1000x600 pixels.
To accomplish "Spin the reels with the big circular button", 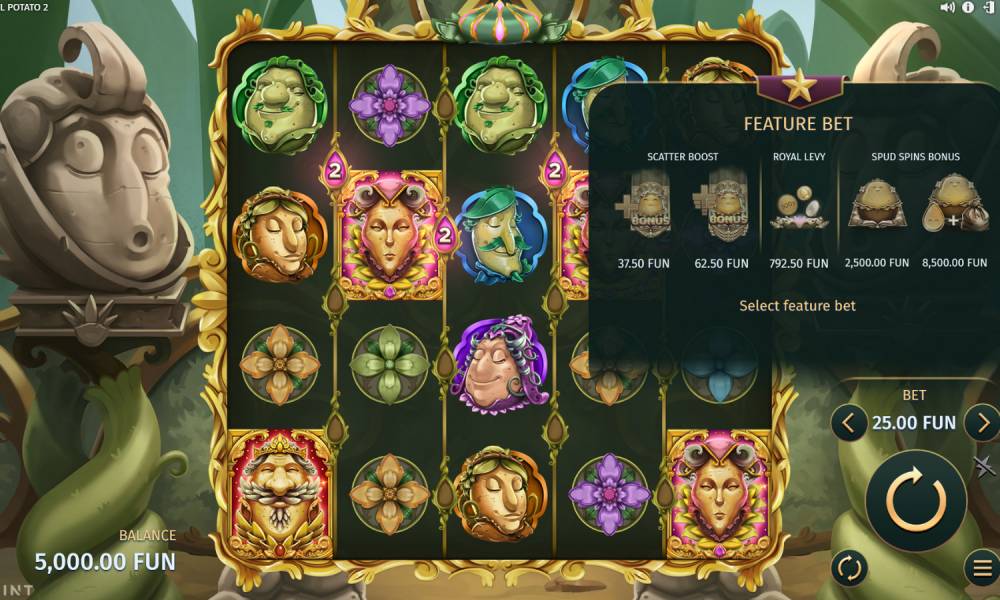I will (x=915, y=500).
